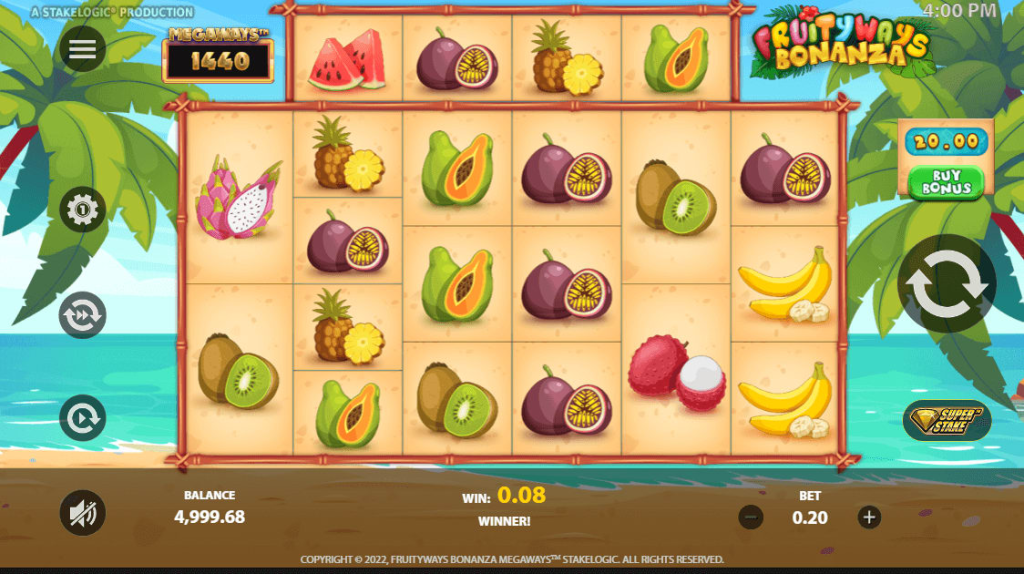The image size is (1024, 574).
Task: Open the gear settings button
Action: click(x=82, y=210)
